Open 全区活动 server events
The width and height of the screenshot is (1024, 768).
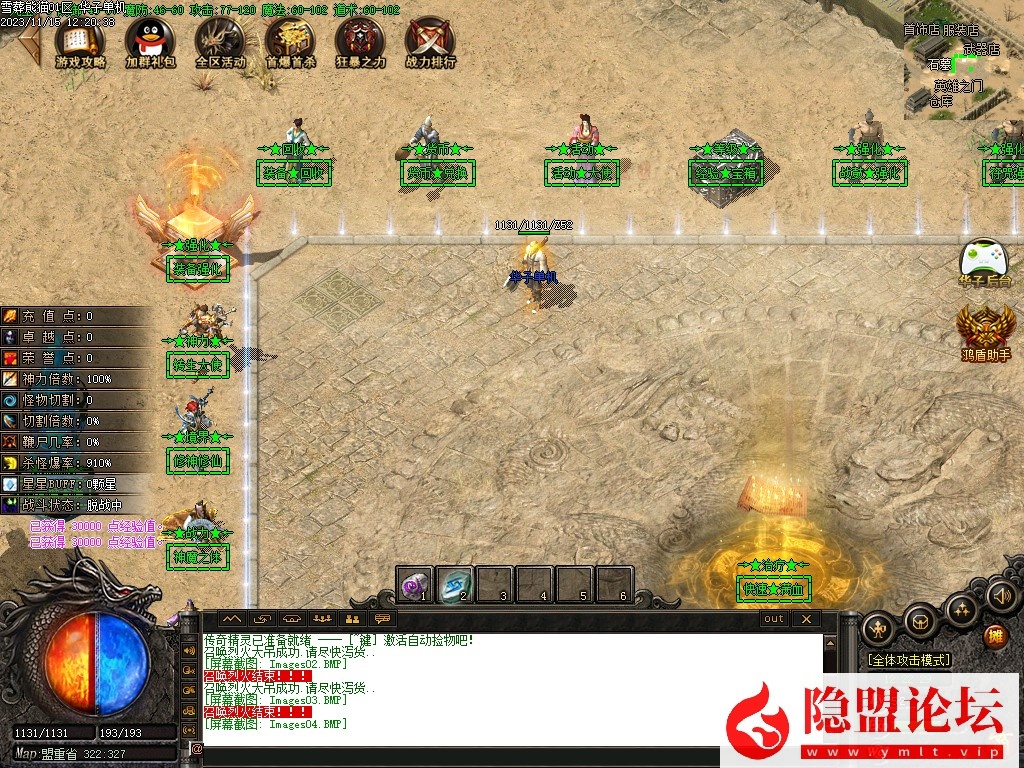[219, 39]
